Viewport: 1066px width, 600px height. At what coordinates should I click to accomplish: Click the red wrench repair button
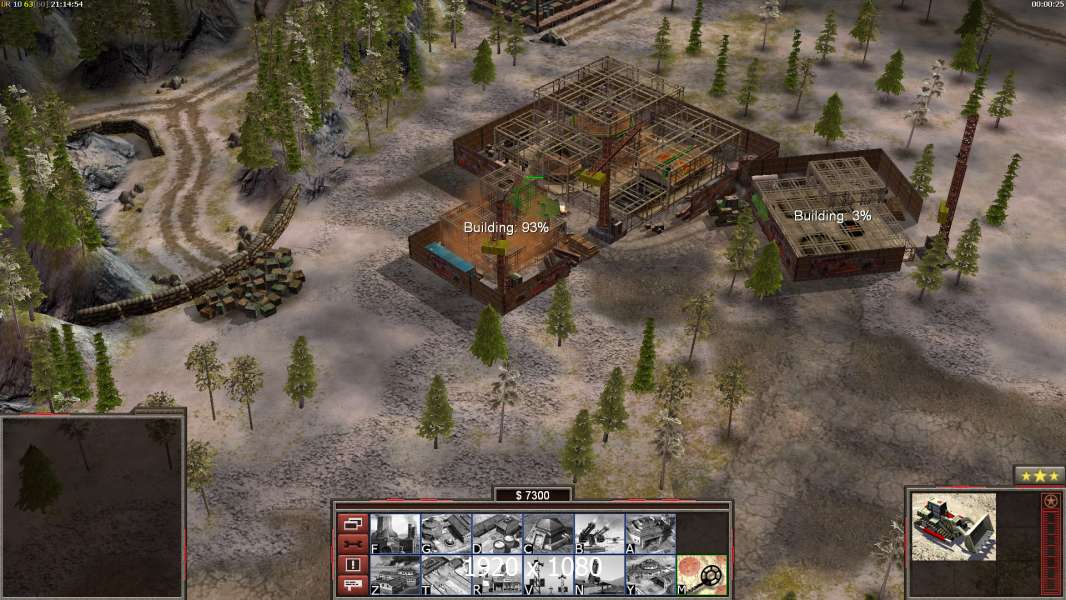tap(353, 544)
